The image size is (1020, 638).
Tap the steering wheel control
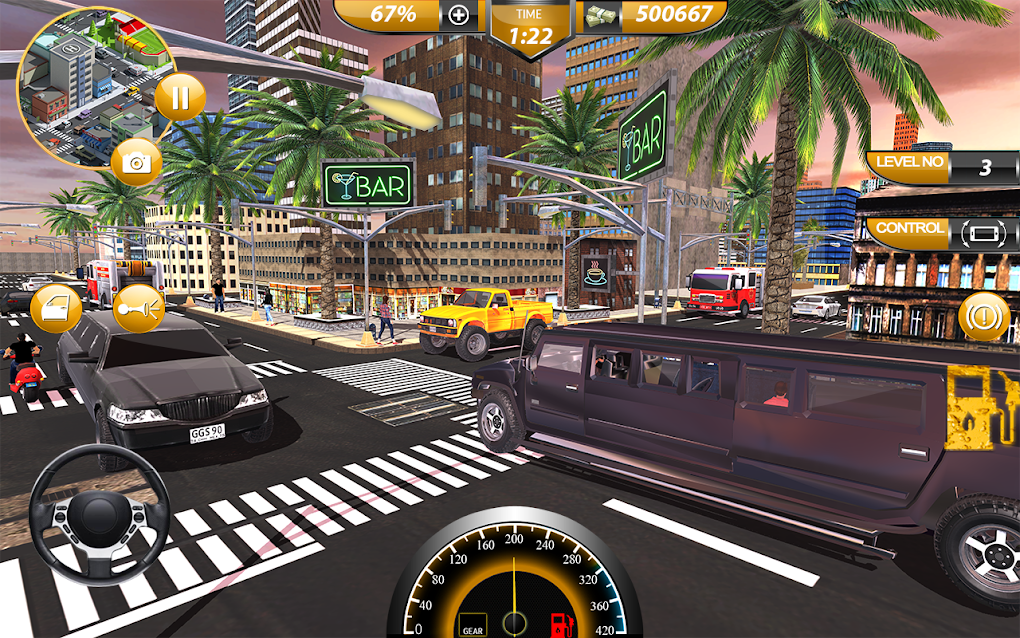[x=98, y=513]
